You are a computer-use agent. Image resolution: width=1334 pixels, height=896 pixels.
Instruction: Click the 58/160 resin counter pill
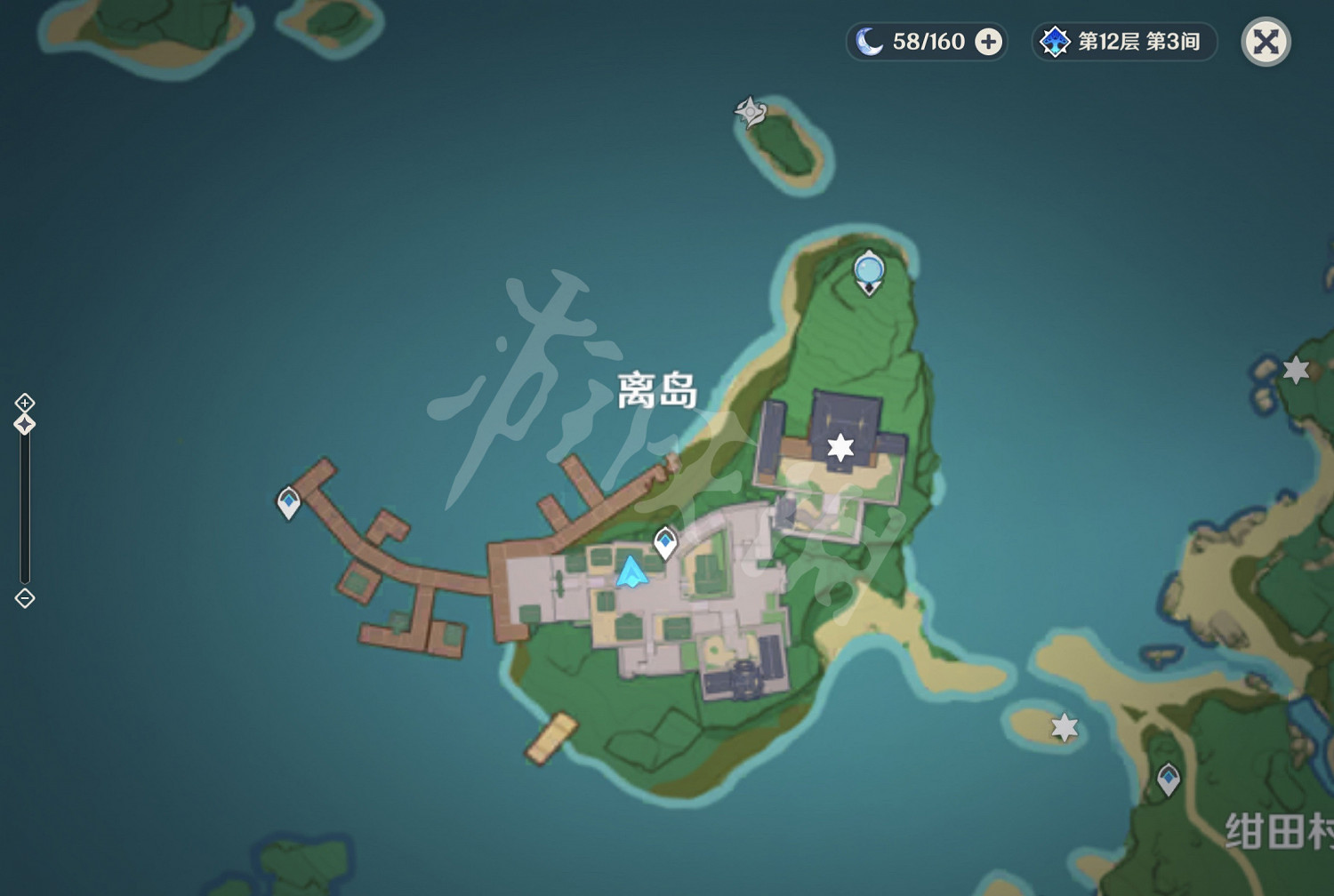925,41
